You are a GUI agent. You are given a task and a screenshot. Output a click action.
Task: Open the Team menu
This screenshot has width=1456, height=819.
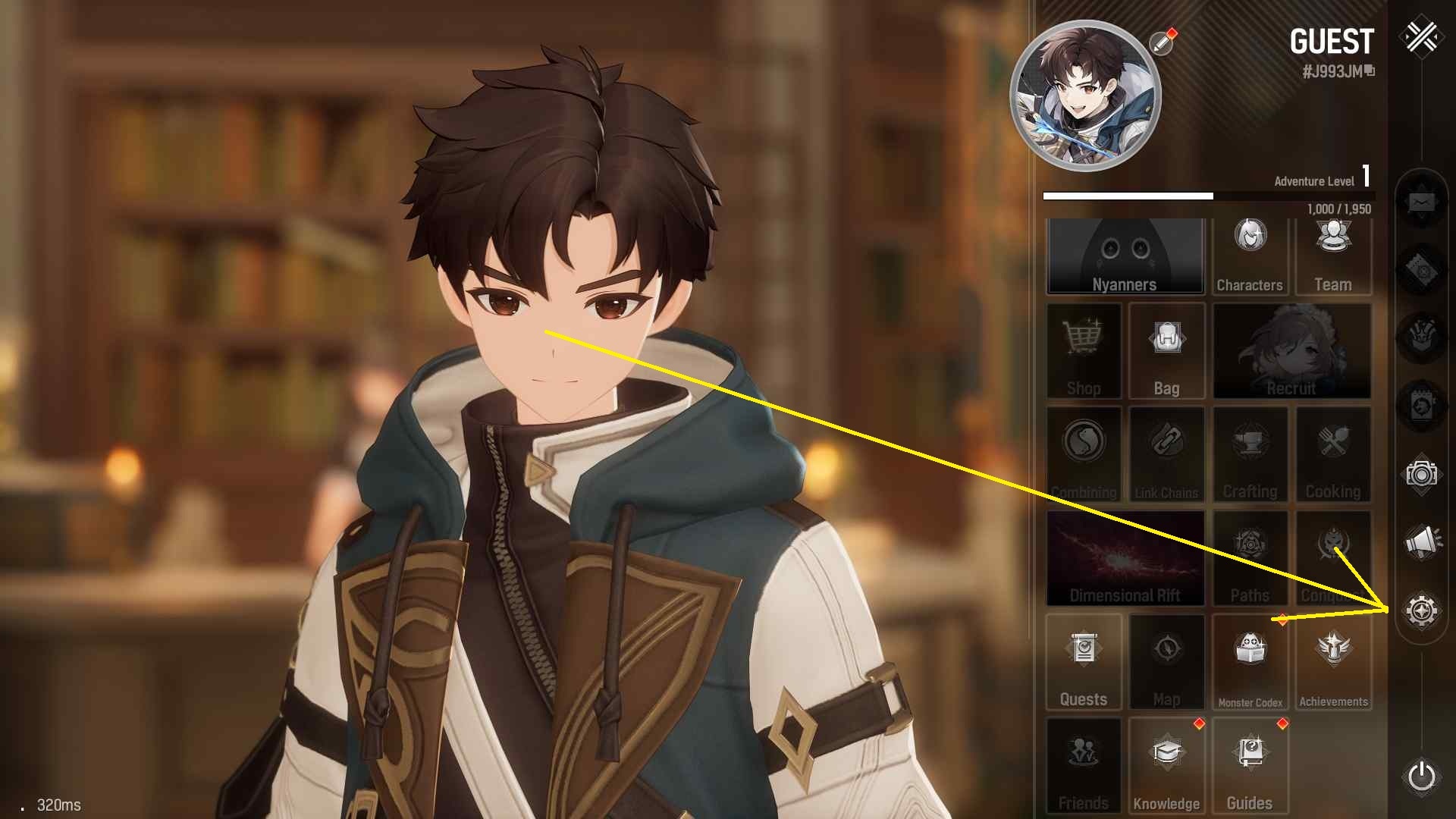(x=1333, y=256)
